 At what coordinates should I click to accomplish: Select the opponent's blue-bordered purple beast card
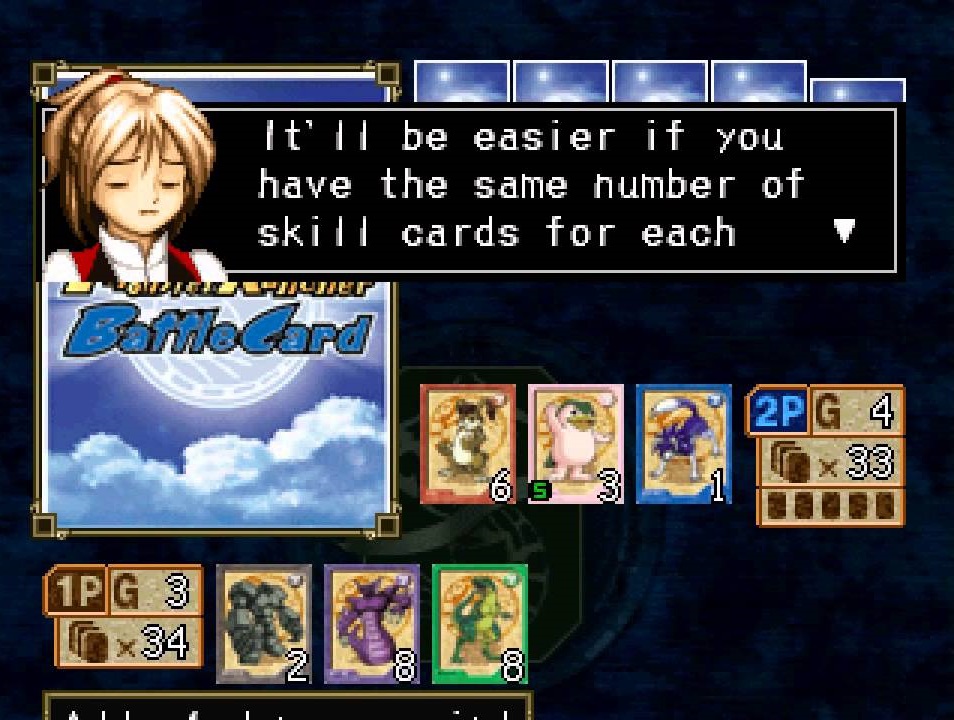pos(683,444)
